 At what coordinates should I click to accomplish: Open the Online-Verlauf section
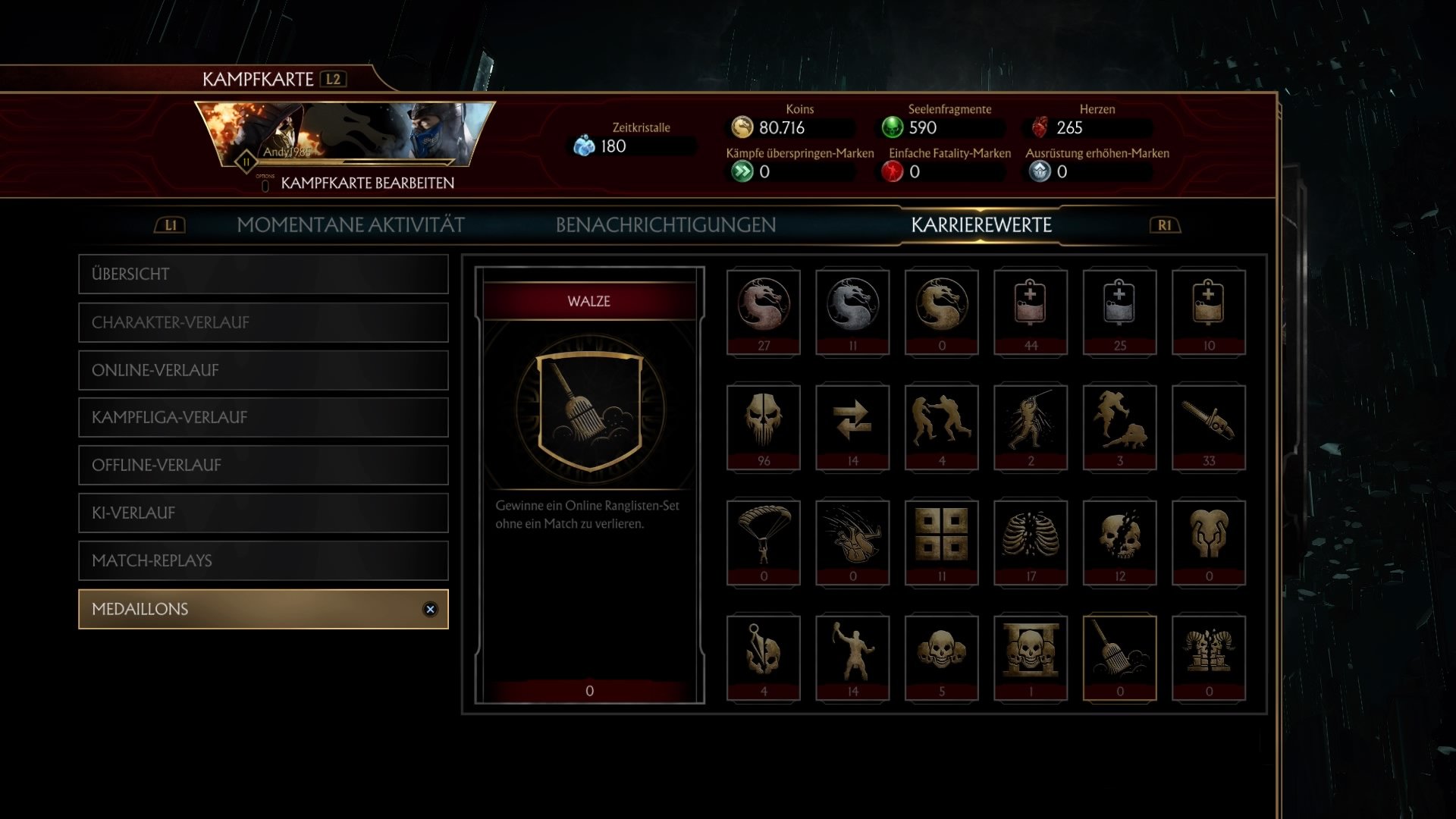click(263, 371)
